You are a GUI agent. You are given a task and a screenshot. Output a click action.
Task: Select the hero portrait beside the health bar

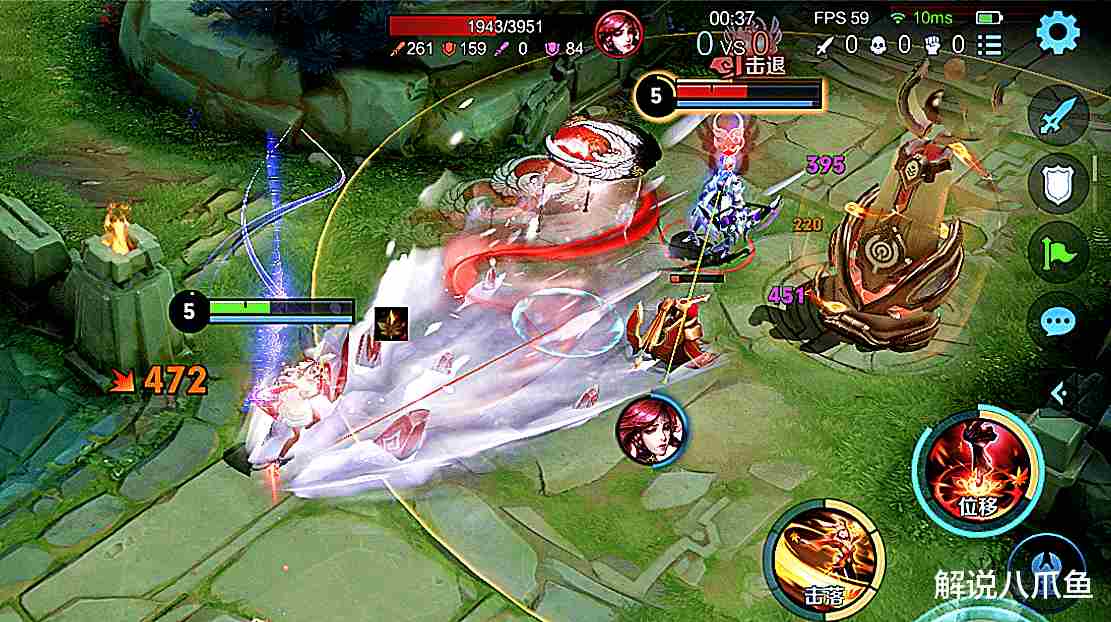(x=617, y=34)
